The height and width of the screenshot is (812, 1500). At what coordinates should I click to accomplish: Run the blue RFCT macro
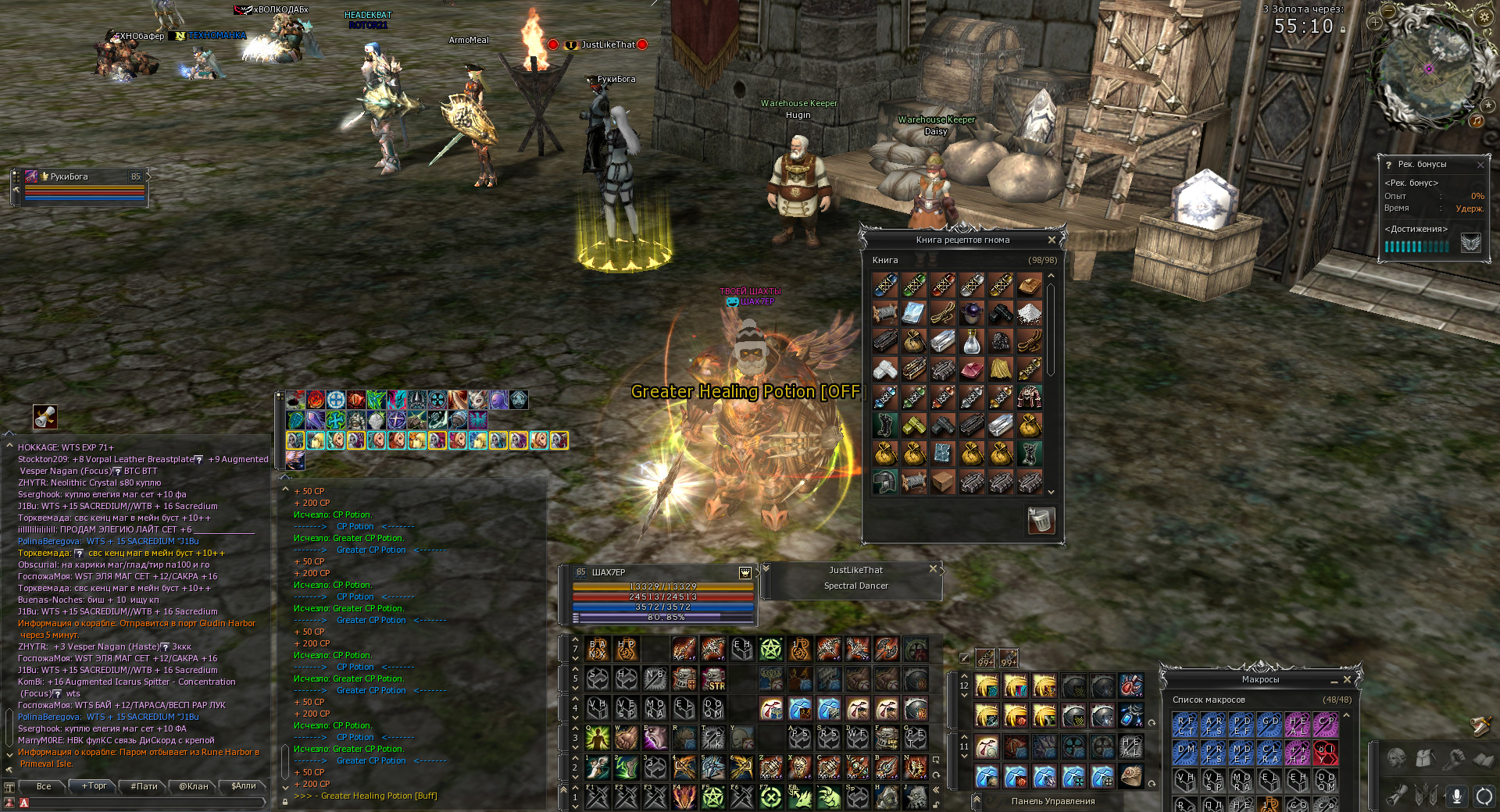coord(1185,725)
